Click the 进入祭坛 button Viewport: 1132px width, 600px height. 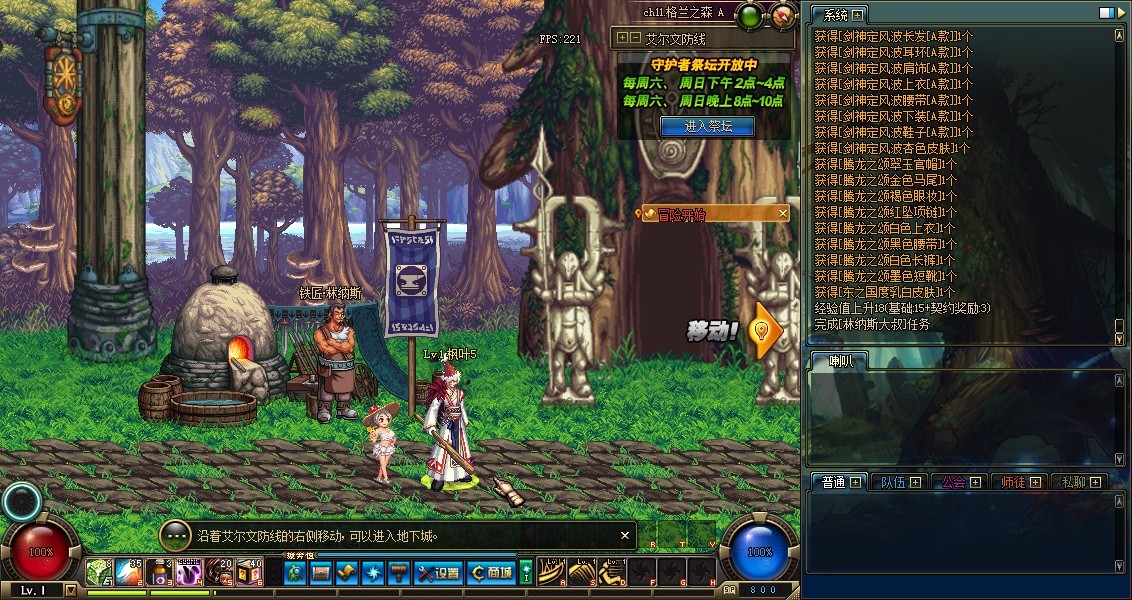click(707, 126)
